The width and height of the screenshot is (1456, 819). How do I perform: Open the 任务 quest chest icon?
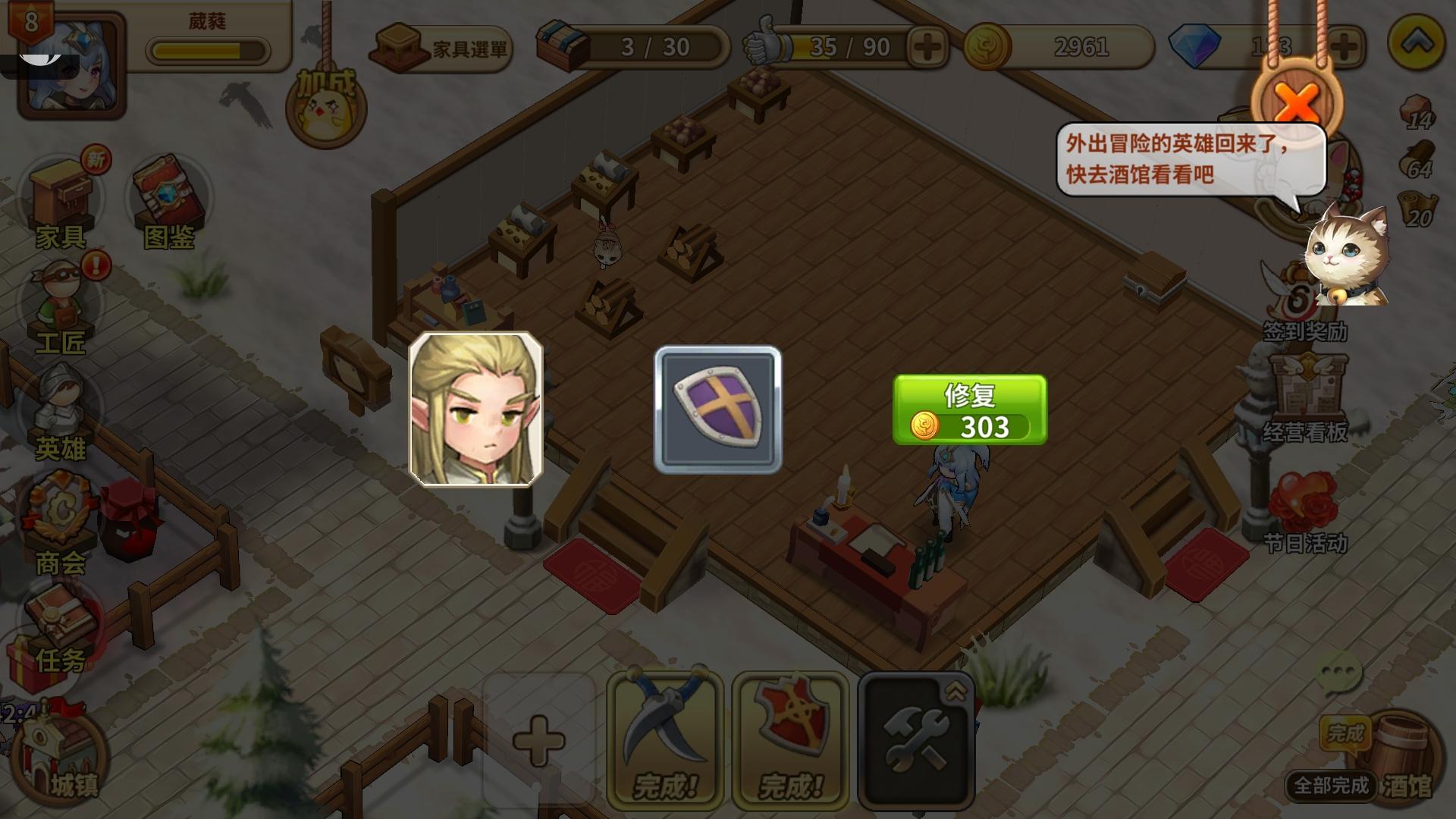pos(61,622)
